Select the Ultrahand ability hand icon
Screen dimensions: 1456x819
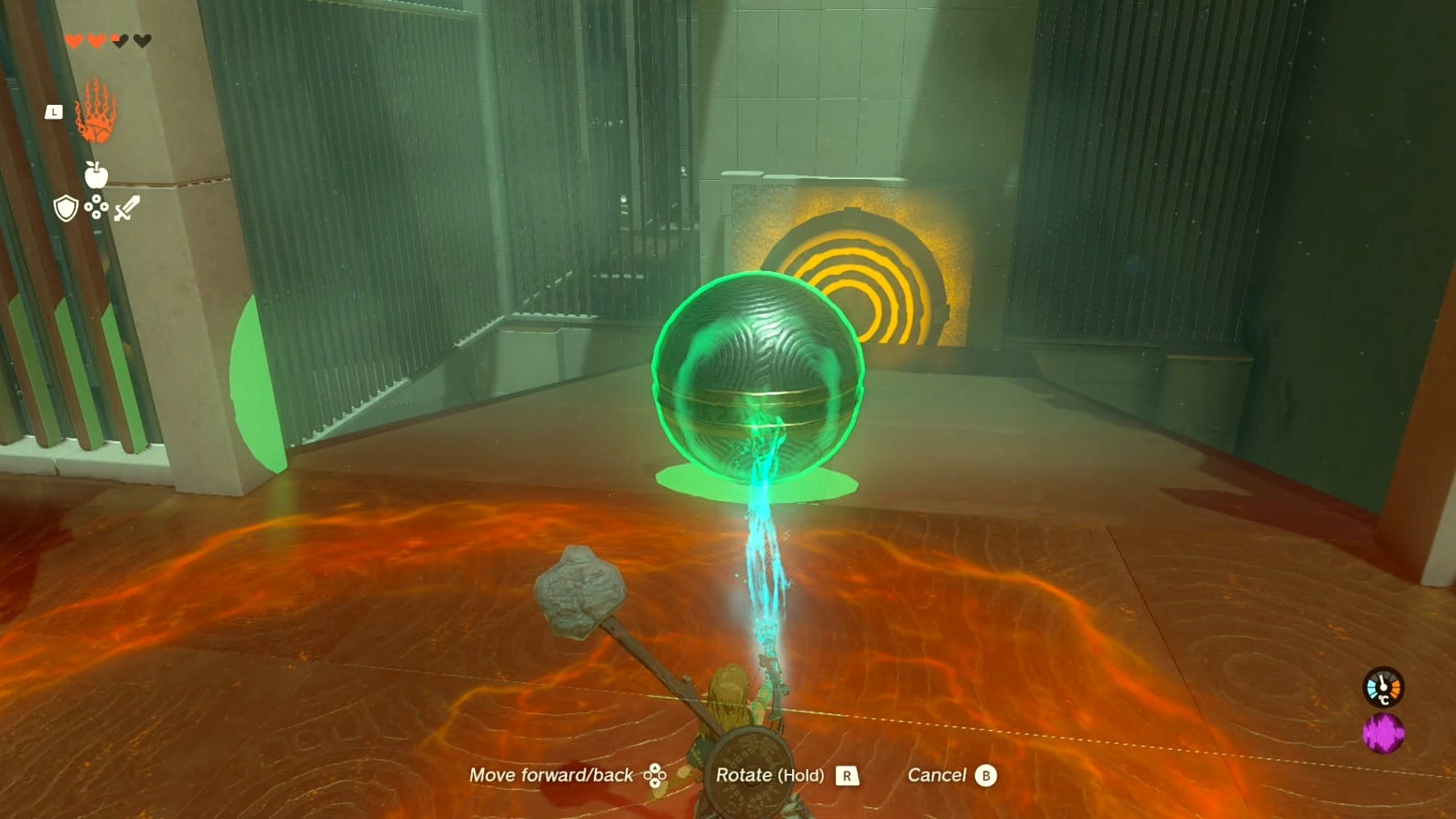tap(96, 111)
